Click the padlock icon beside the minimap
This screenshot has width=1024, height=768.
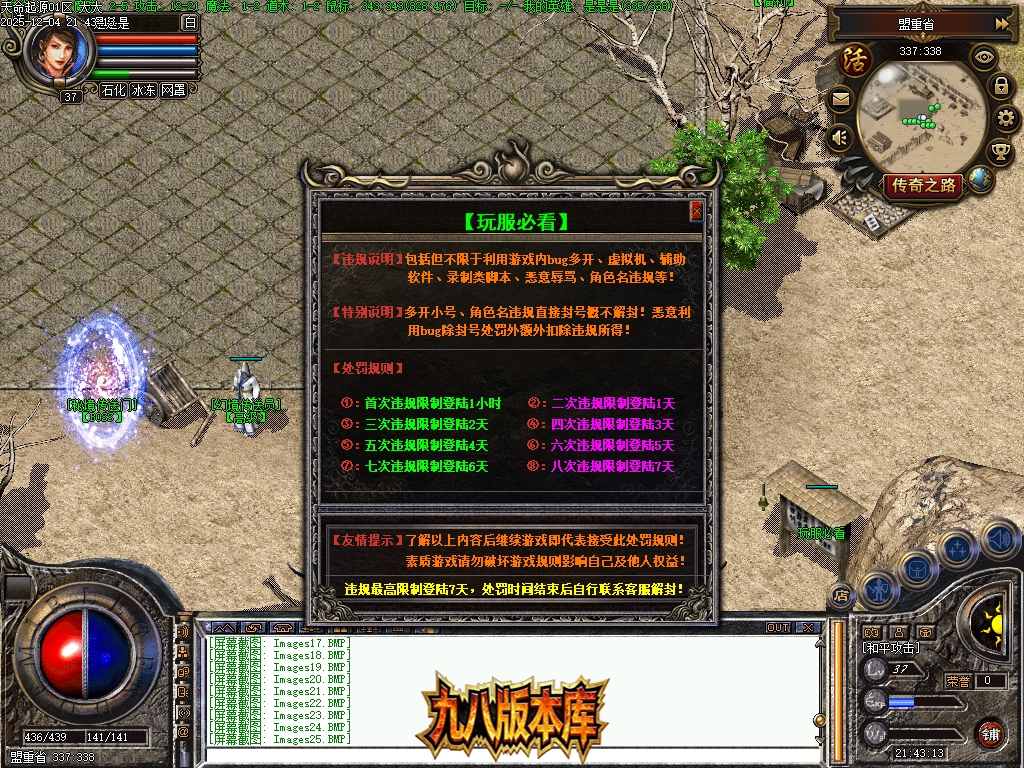pos(1000,86)
